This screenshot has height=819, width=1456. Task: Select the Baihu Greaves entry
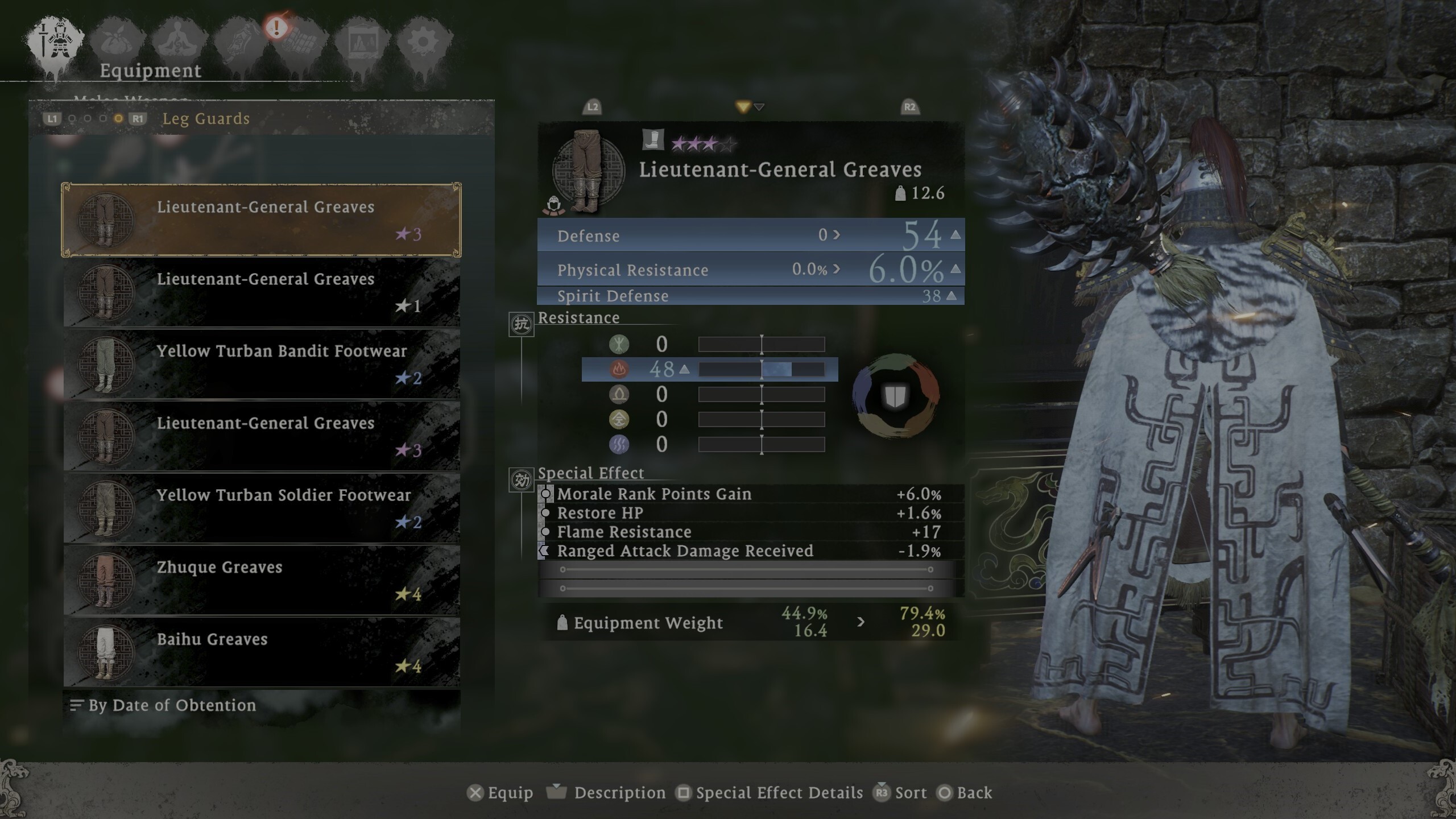pyautogui.click(x=262, y=652)
